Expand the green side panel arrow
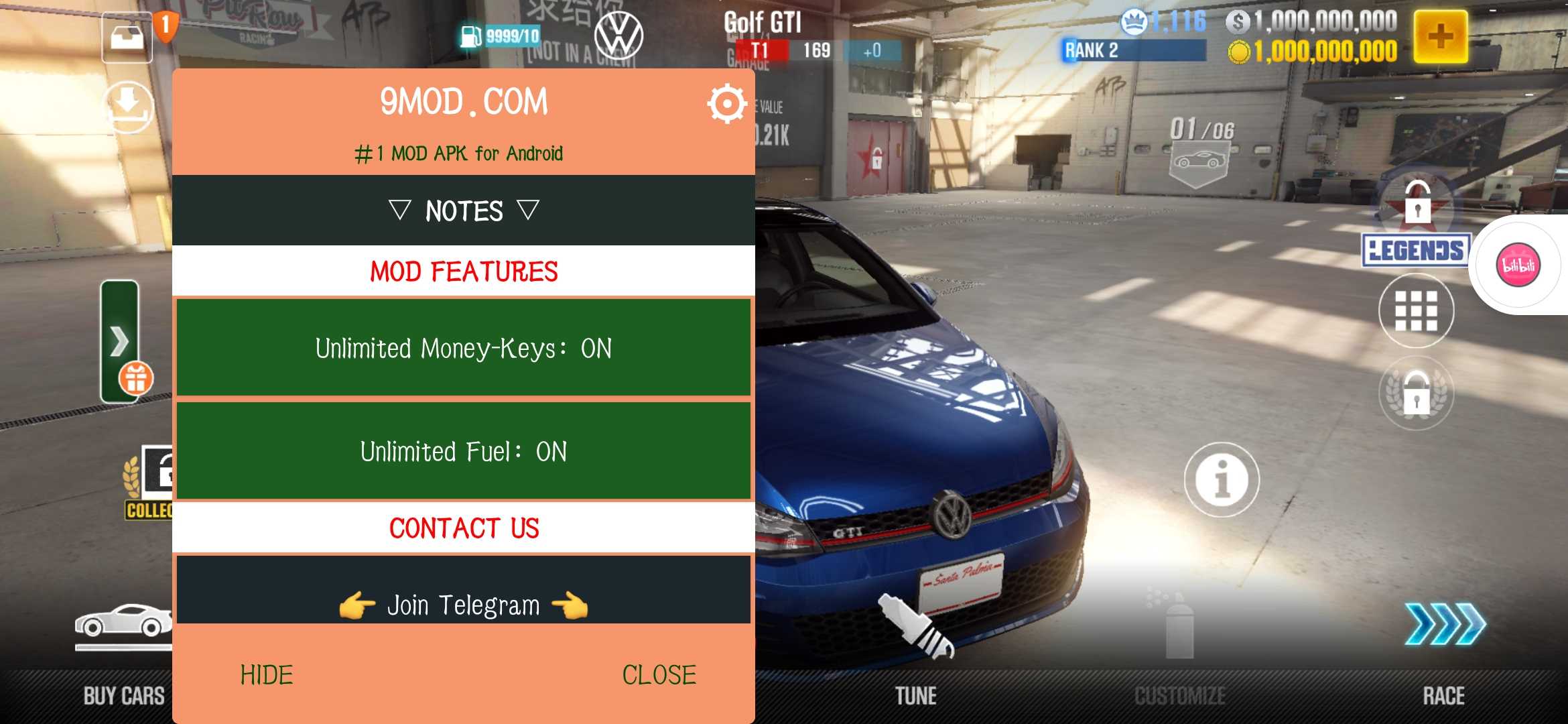This screenshot has width=1568, height=724. click(x=119, y=341)
